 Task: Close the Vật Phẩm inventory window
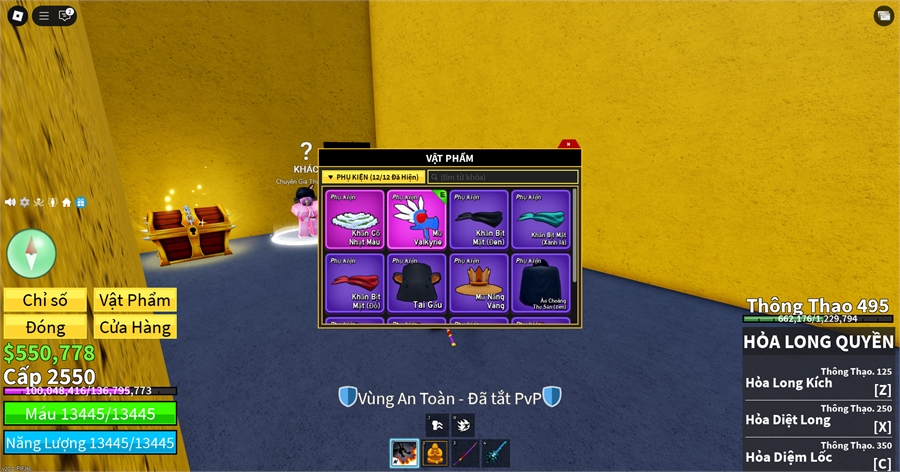[x=567, y=144]
